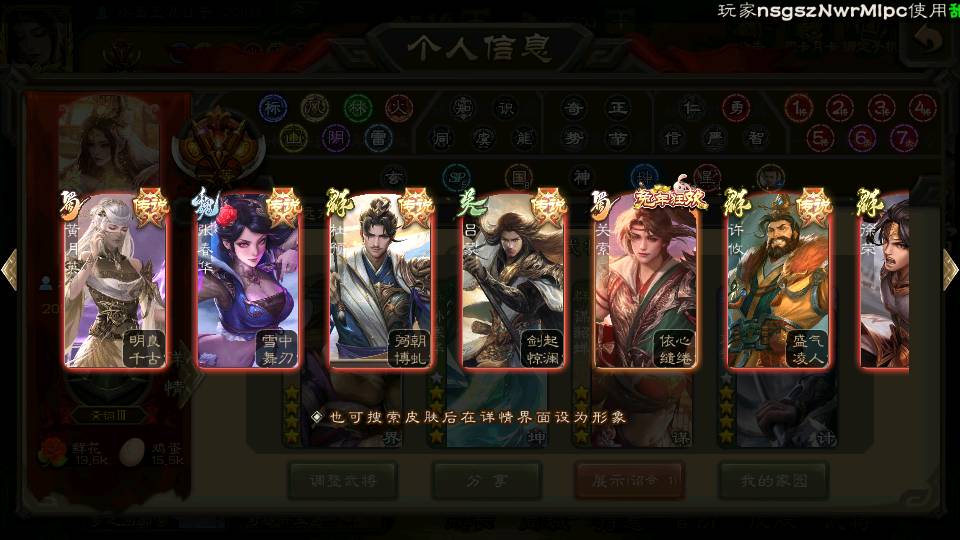The width and height of the screenshot is (960, 540).
Task: Choose the 关索 依心缱绻 skin card
Action: [x=646, y=280]
